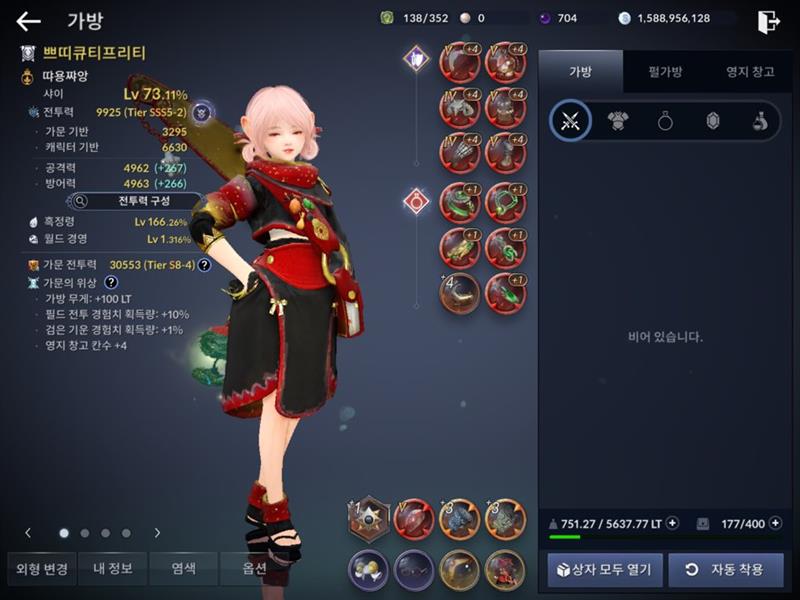Open 외형 변경 appearance change

coord(42,569)
